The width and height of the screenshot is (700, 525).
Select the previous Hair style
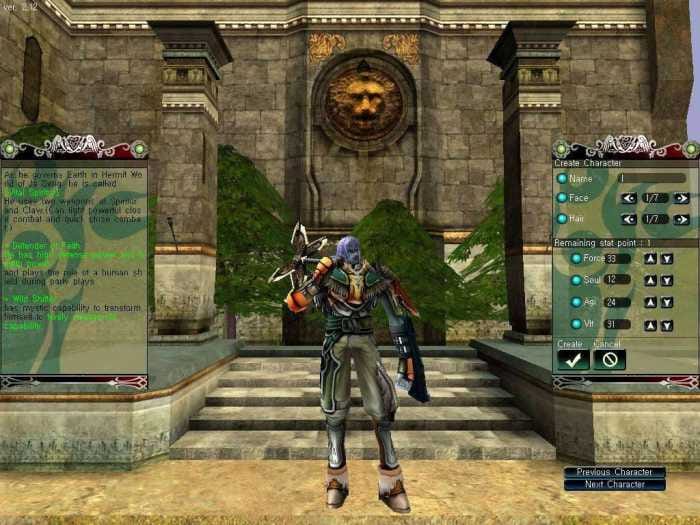(629, 219)
